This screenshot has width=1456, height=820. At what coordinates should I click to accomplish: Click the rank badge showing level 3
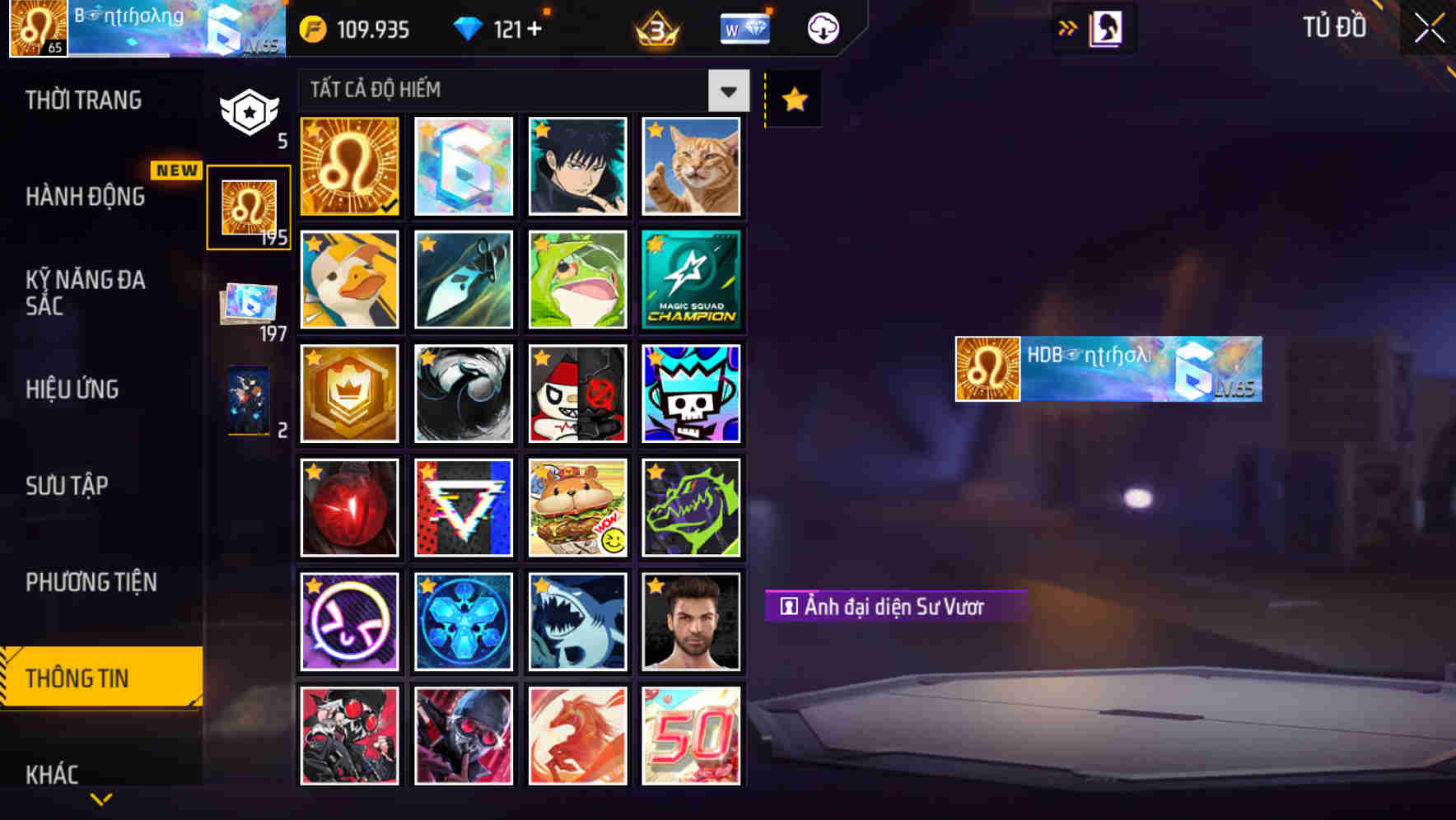[x=653, y=27]
